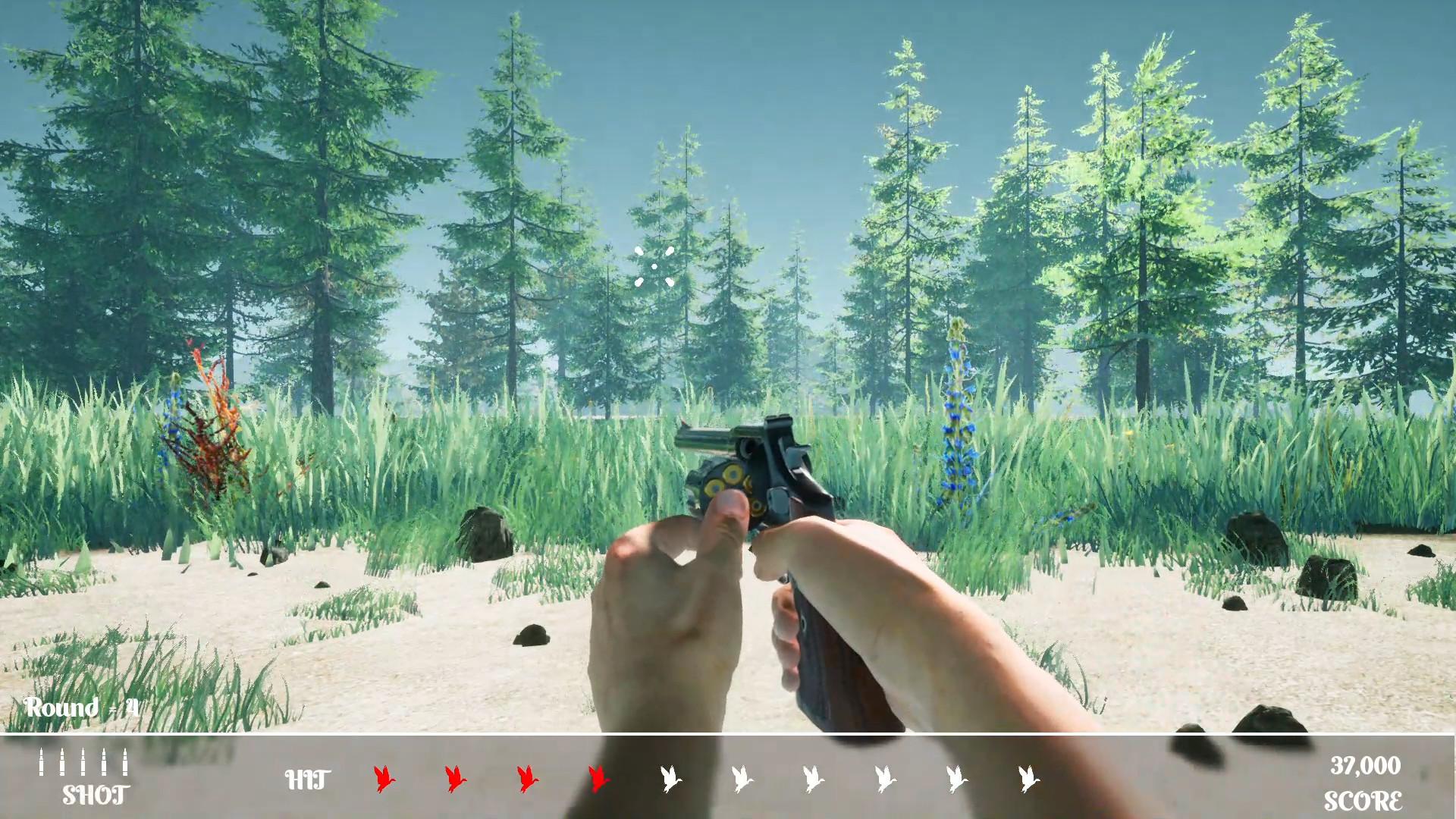The height and width of the screenshot is (819, 1456).
Task: Click the last bullet icon beside SHOT
Action: click(124, 762)
